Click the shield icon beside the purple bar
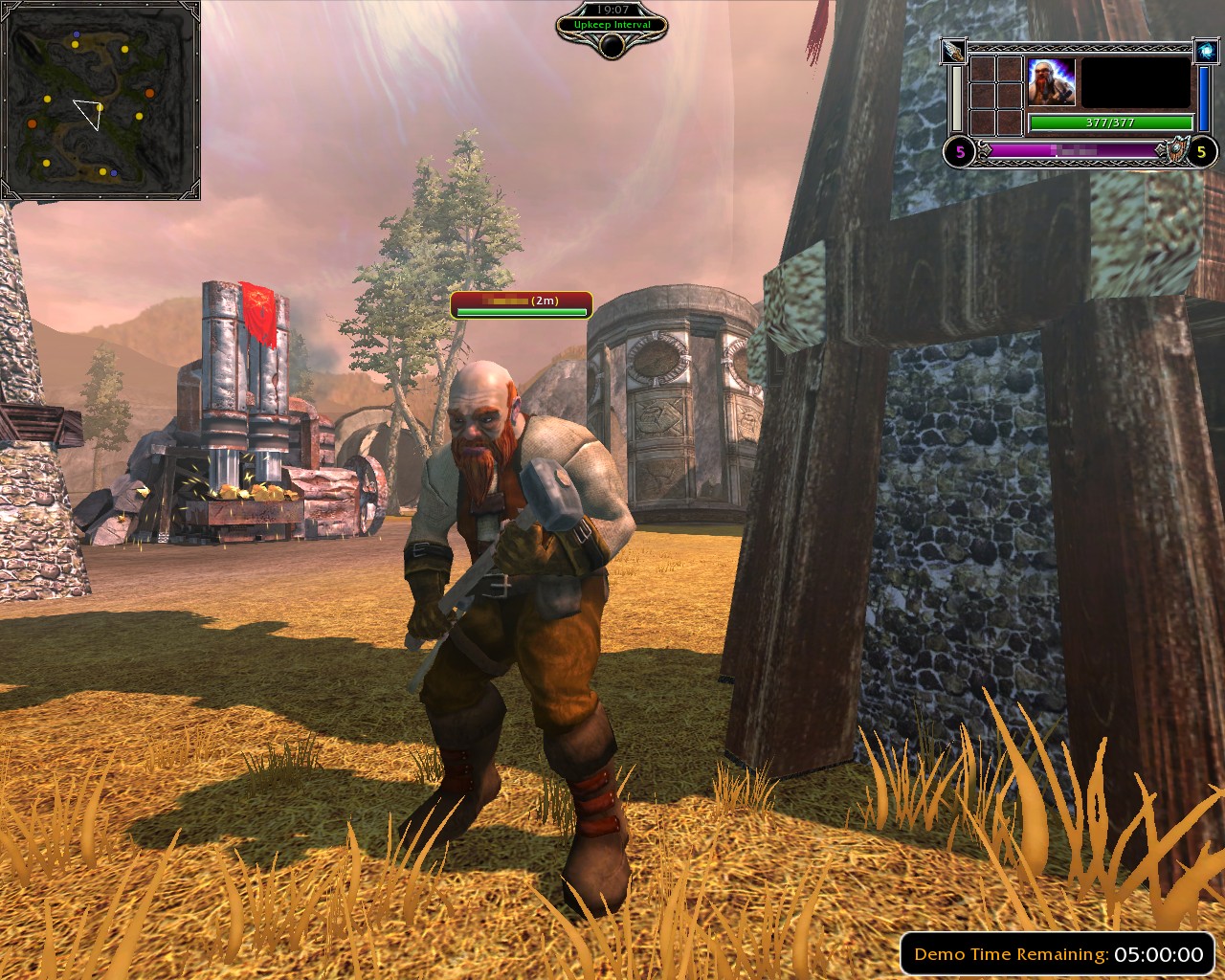Image resolution: width=1225 pixels, height=980 pixels. [1172, 151]
